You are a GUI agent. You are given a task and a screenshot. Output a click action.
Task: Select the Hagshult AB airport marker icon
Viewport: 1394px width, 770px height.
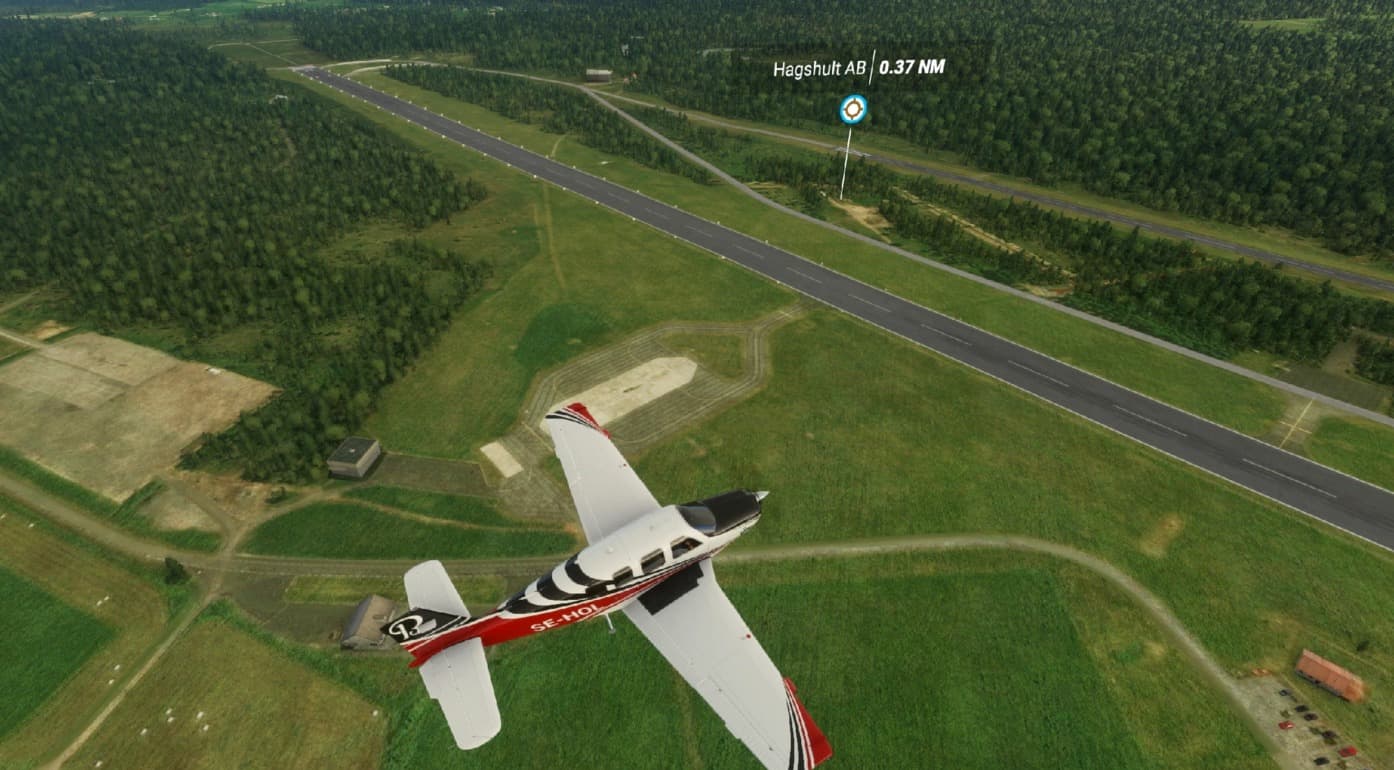pos(853,109)
